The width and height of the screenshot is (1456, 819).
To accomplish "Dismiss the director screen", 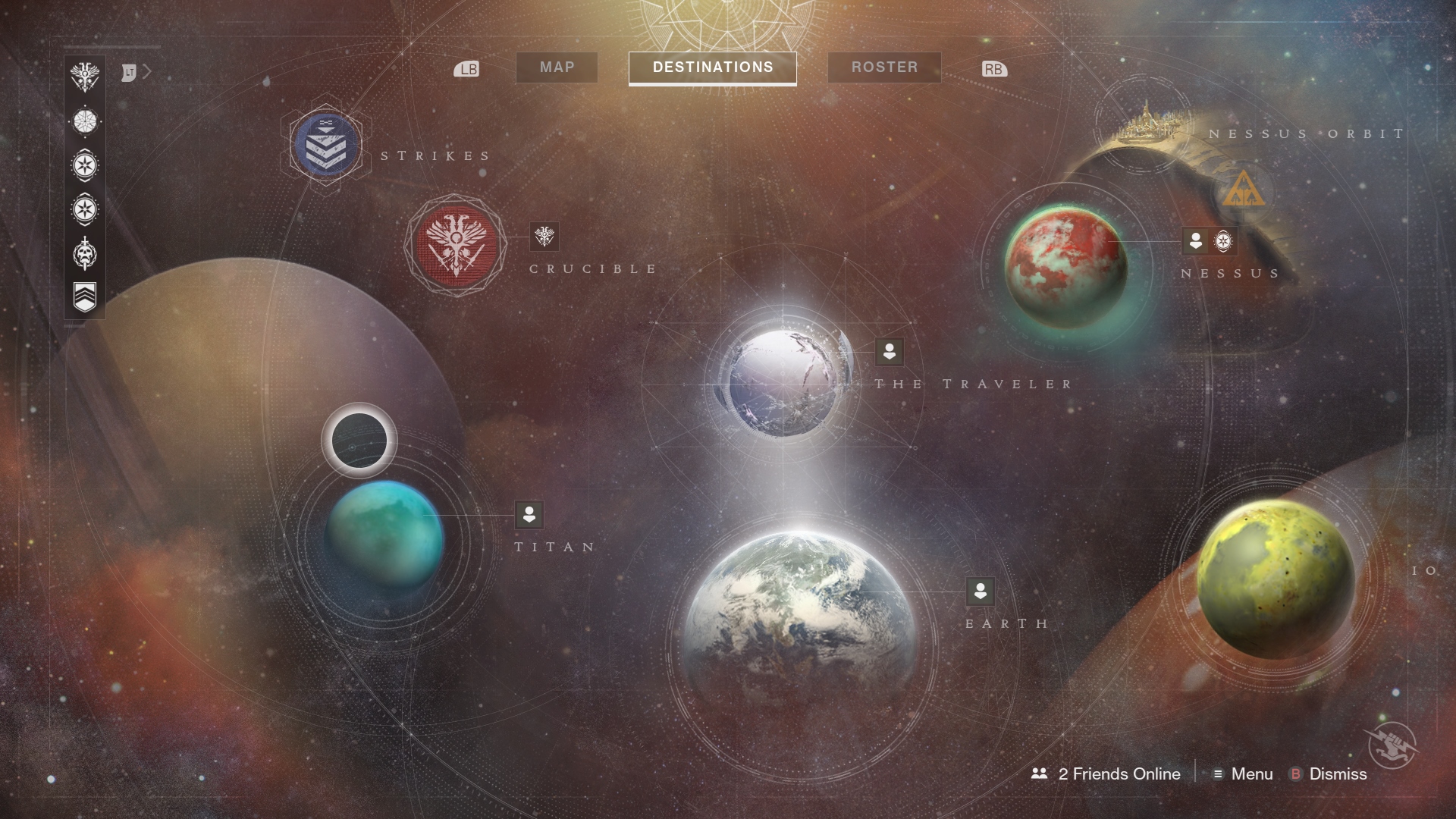I will tap(1329, 774).
